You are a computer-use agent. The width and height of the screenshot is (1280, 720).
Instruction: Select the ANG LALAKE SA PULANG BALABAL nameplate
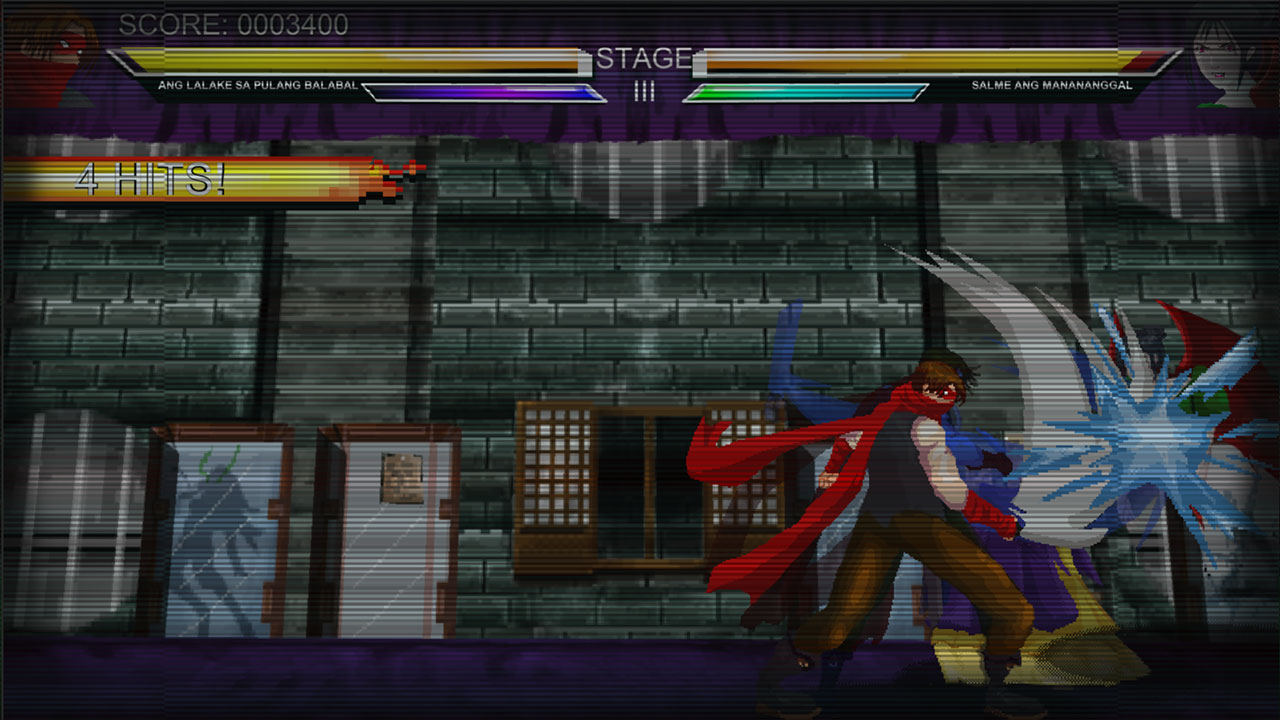(260, 86)
